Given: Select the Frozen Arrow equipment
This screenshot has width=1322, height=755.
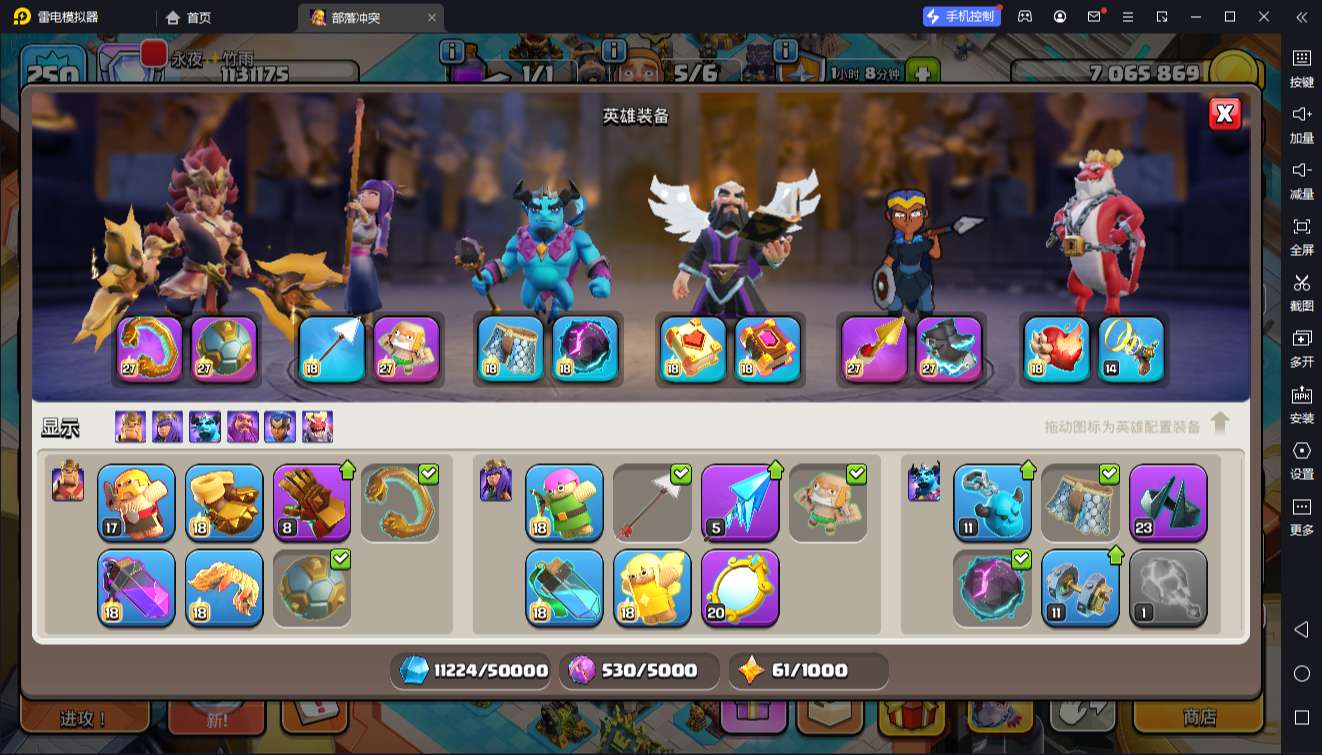Looking at the screenshot, I should (x=740, y=501).
